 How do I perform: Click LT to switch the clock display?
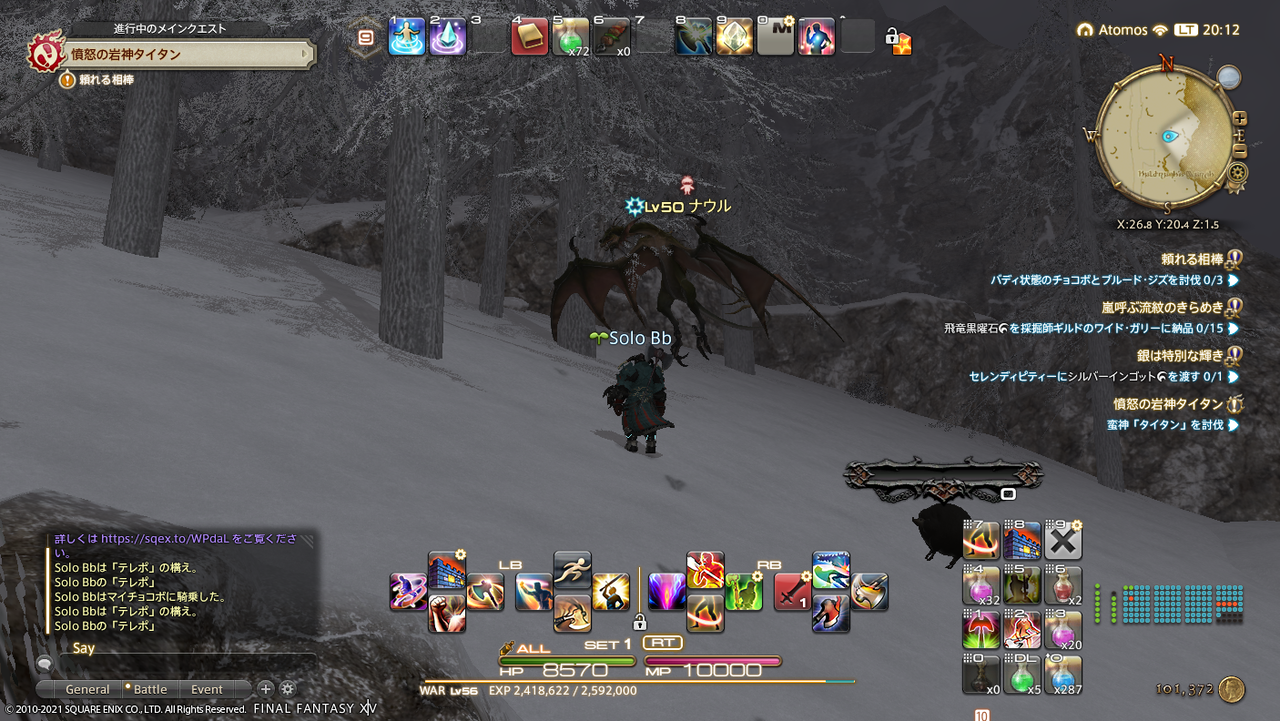tap(1188, 30)
